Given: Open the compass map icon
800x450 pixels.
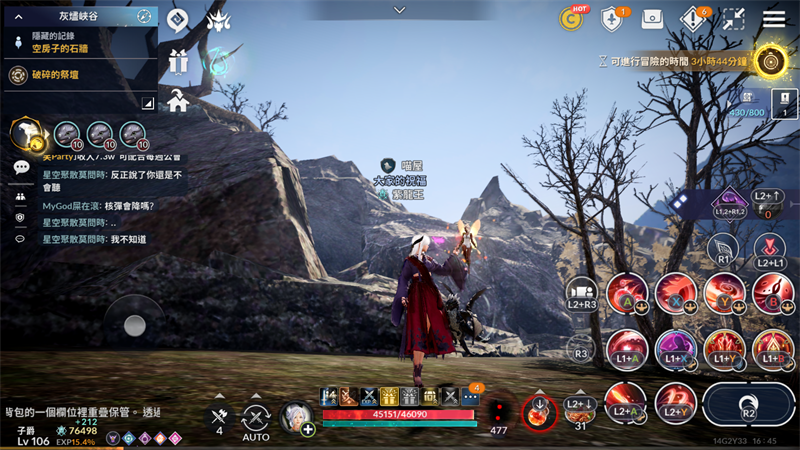Looking at the screenshot, I should tap(145, 16).
